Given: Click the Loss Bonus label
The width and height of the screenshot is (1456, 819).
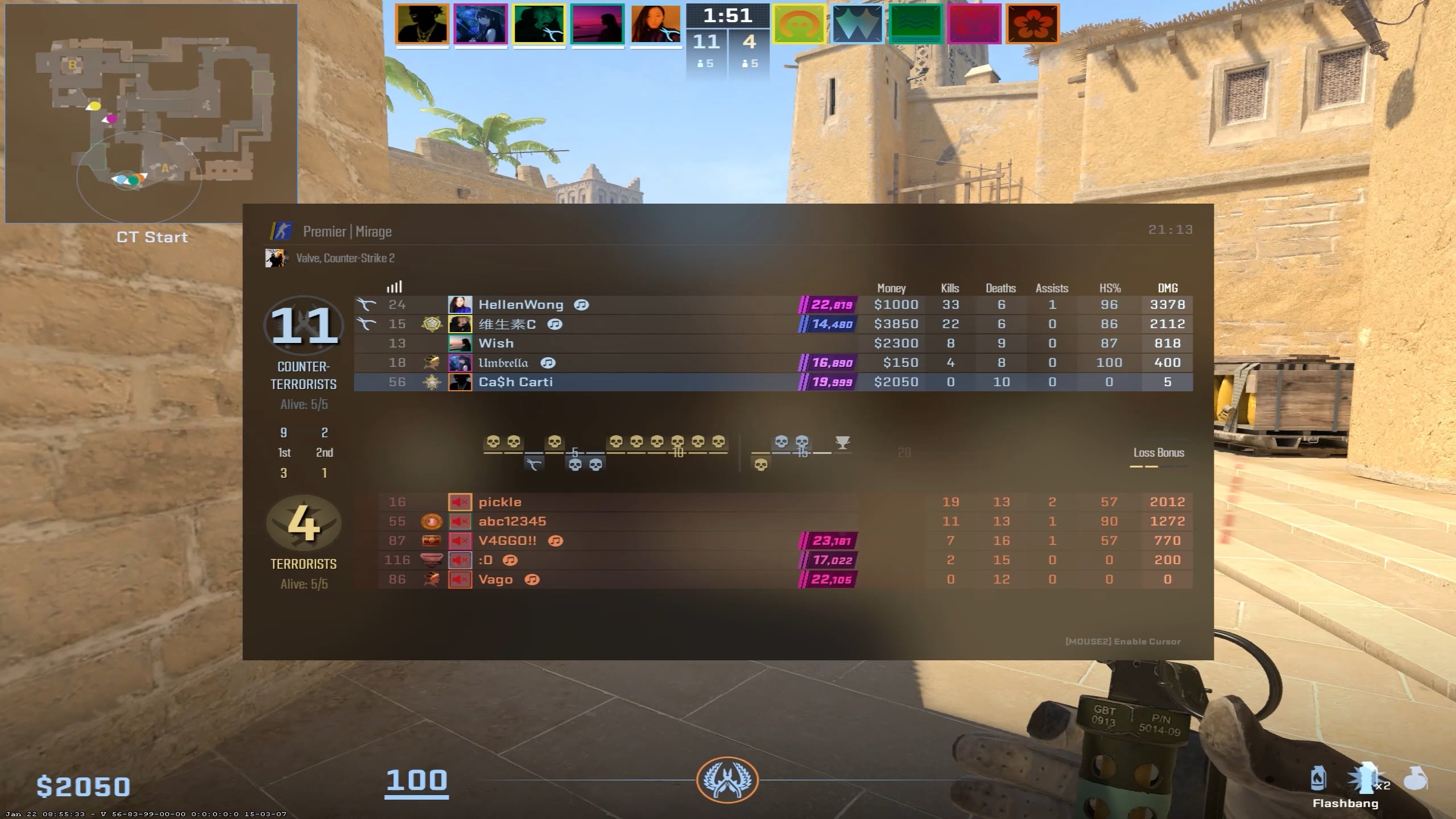Looking at the screenshot, I should [x=1159, y=453].
